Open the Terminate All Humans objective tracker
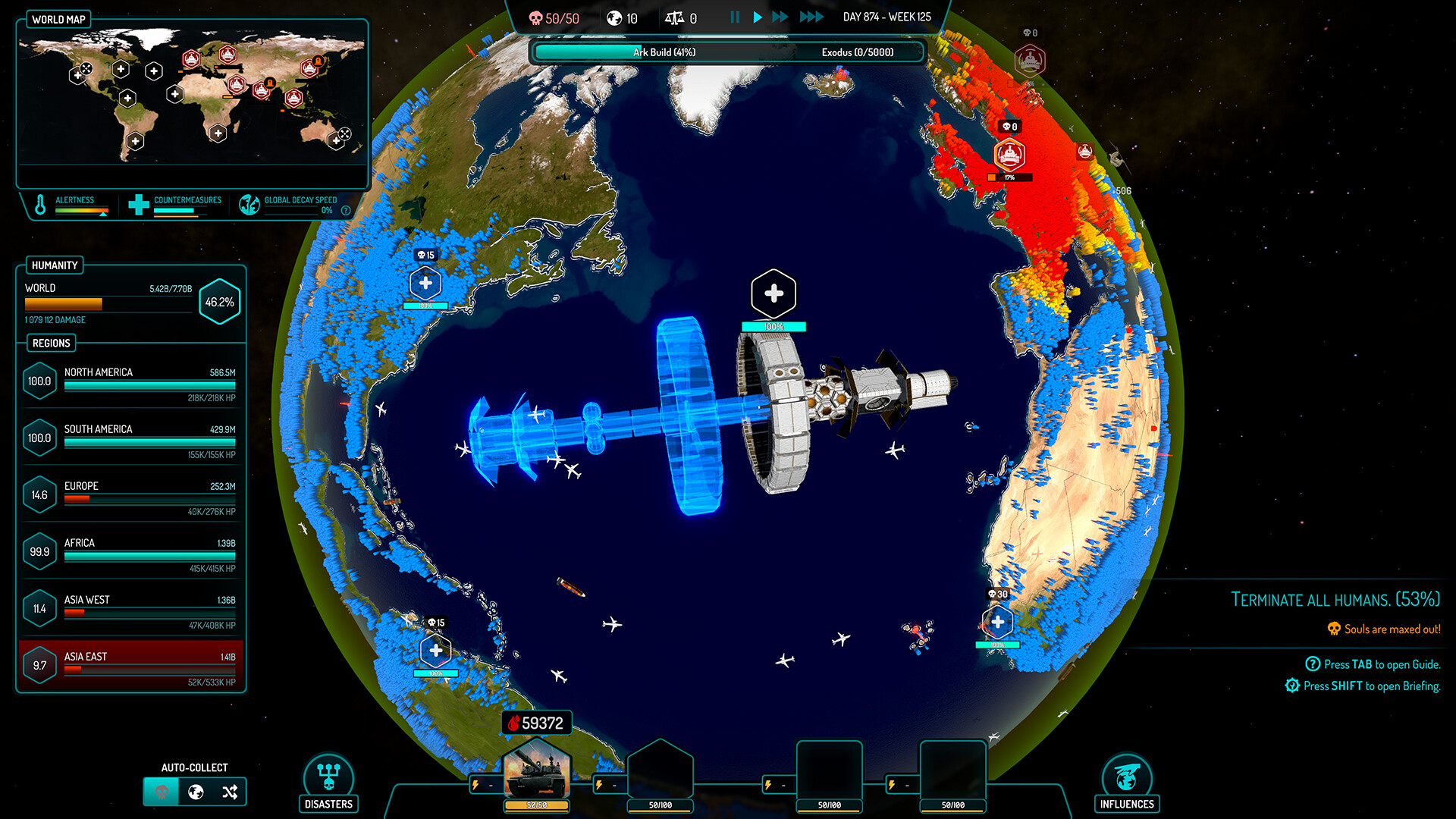Screen dimensions: 1456x819 point(1335,600)
